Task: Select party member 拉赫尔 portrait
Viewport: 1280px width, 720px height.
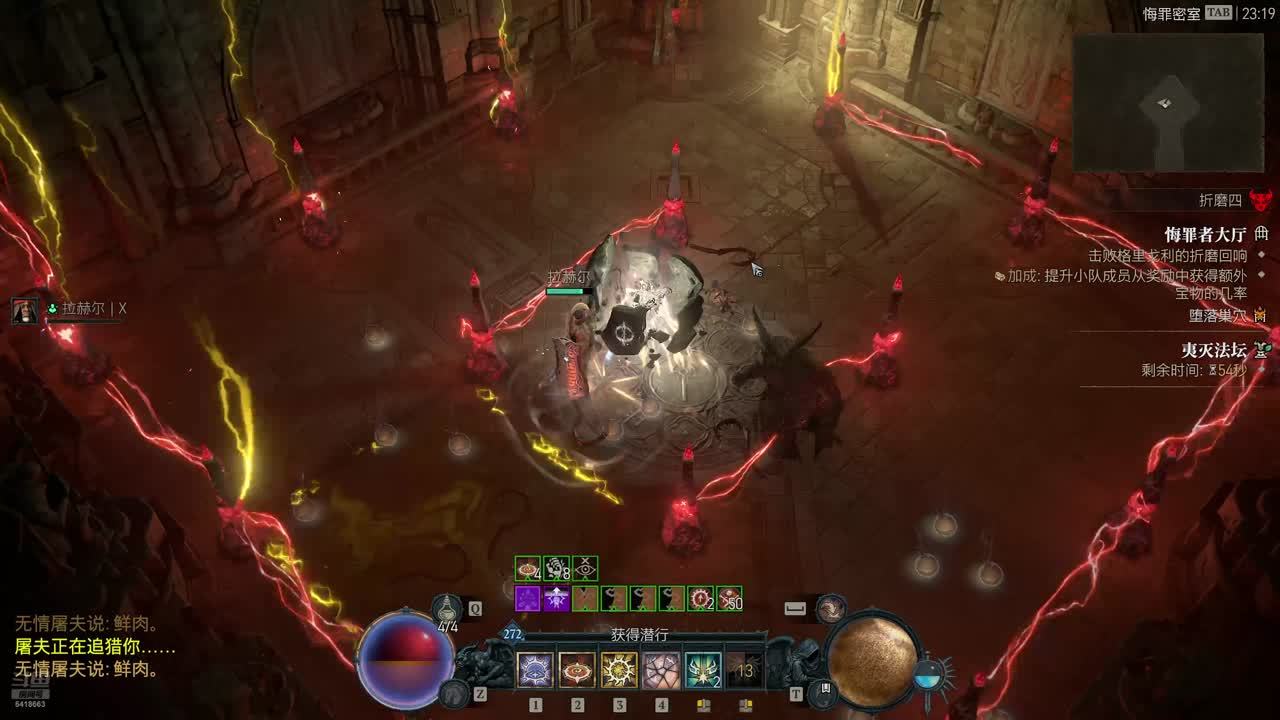Action: (25, 310)
